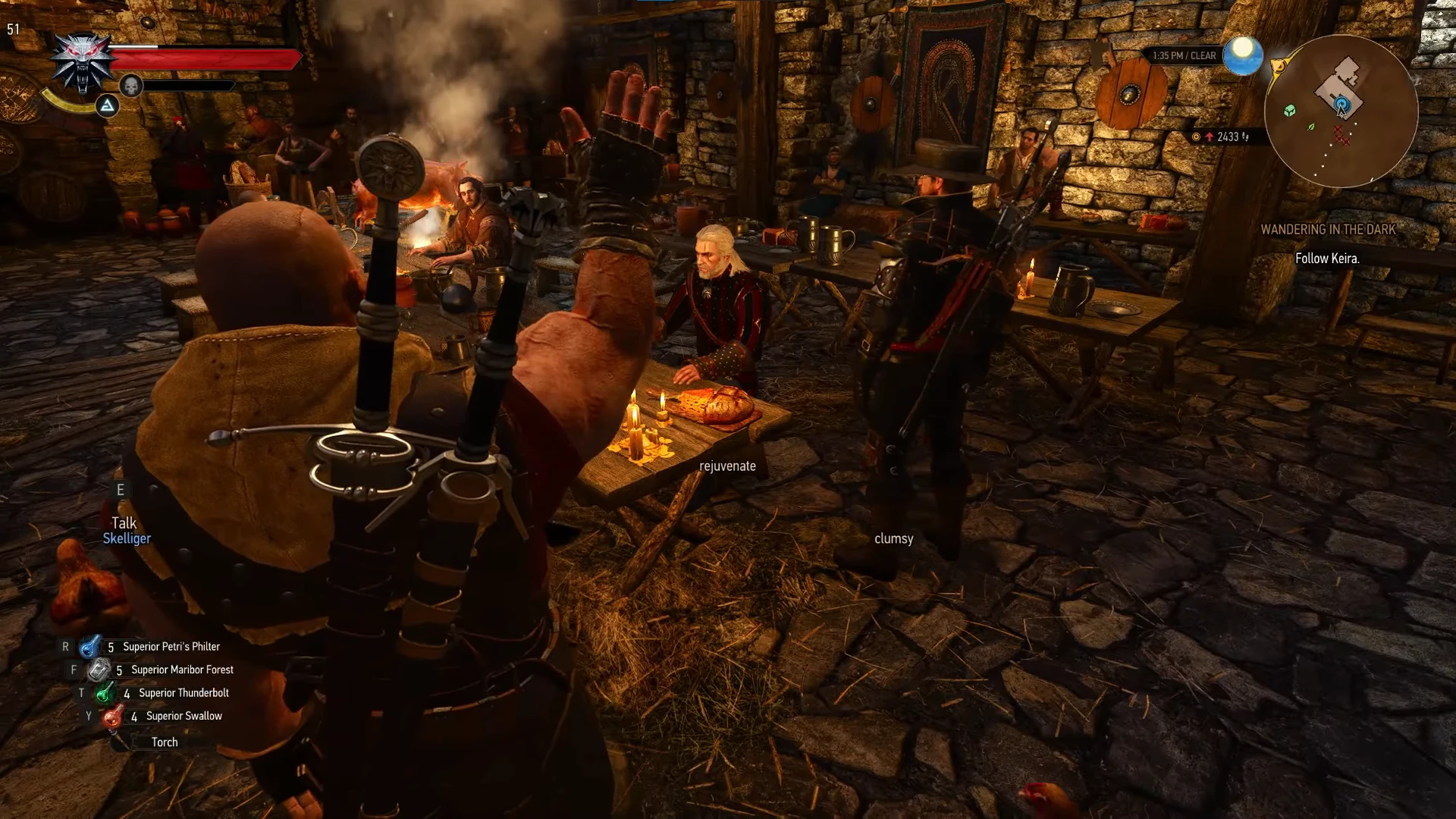Image resolution: width=1456 pixels, height=819 pixels.
Task: Click the Superior Maribor Forest bomb icon
Action: click(x=98, y=670)
